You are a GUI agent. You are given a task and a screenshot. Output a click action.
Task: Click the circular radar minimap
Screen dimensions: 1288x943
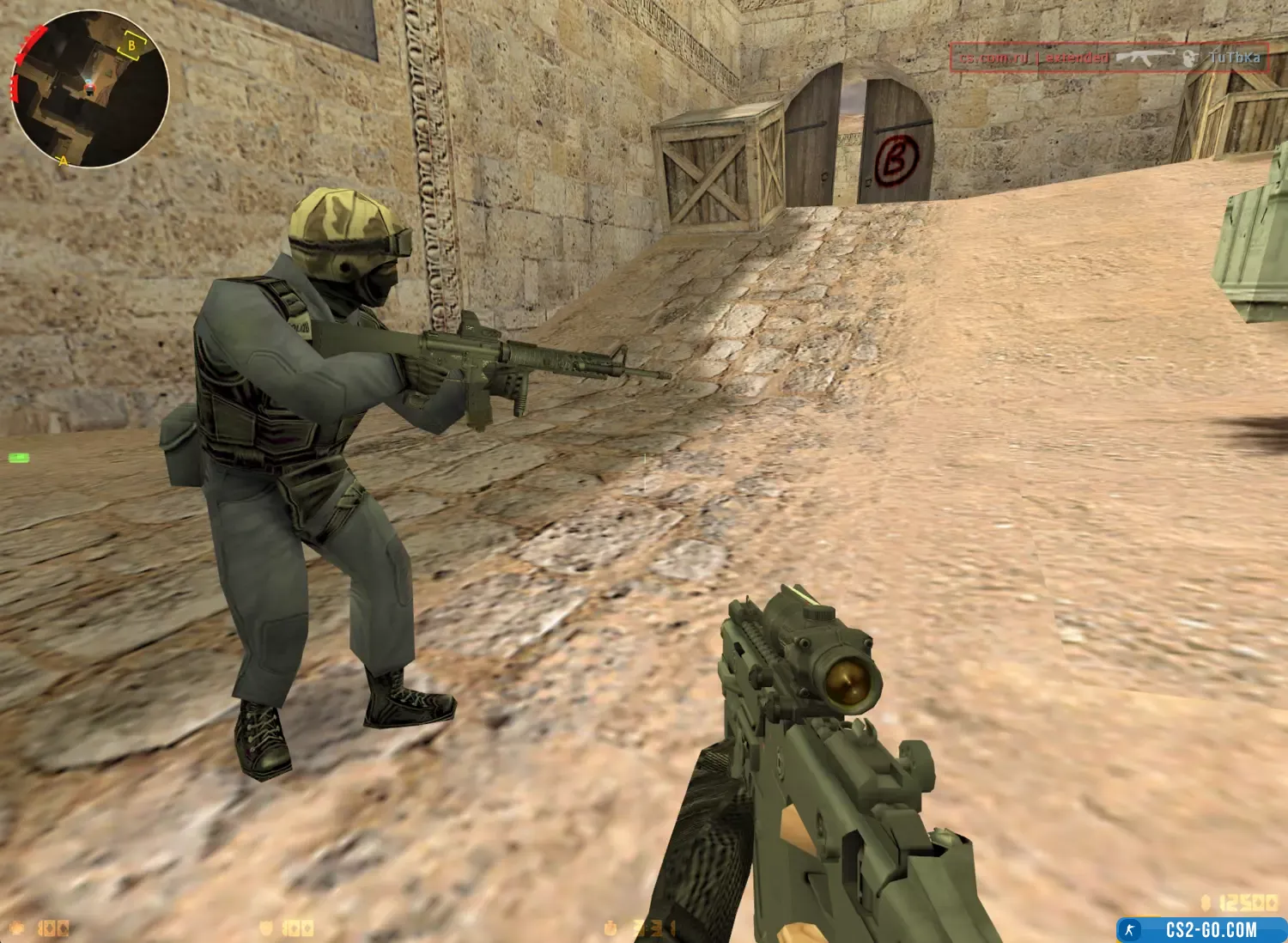89,88
